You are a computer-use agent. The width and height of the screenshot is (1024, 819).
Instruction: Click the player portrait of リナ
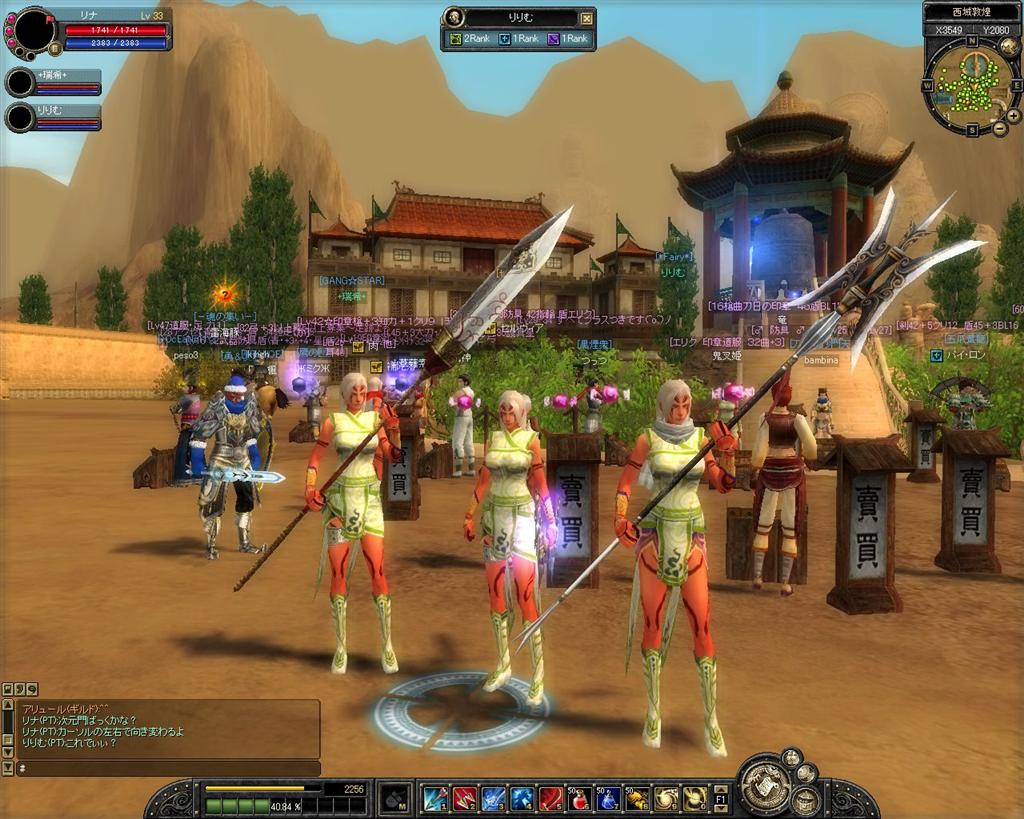[36, 30]
